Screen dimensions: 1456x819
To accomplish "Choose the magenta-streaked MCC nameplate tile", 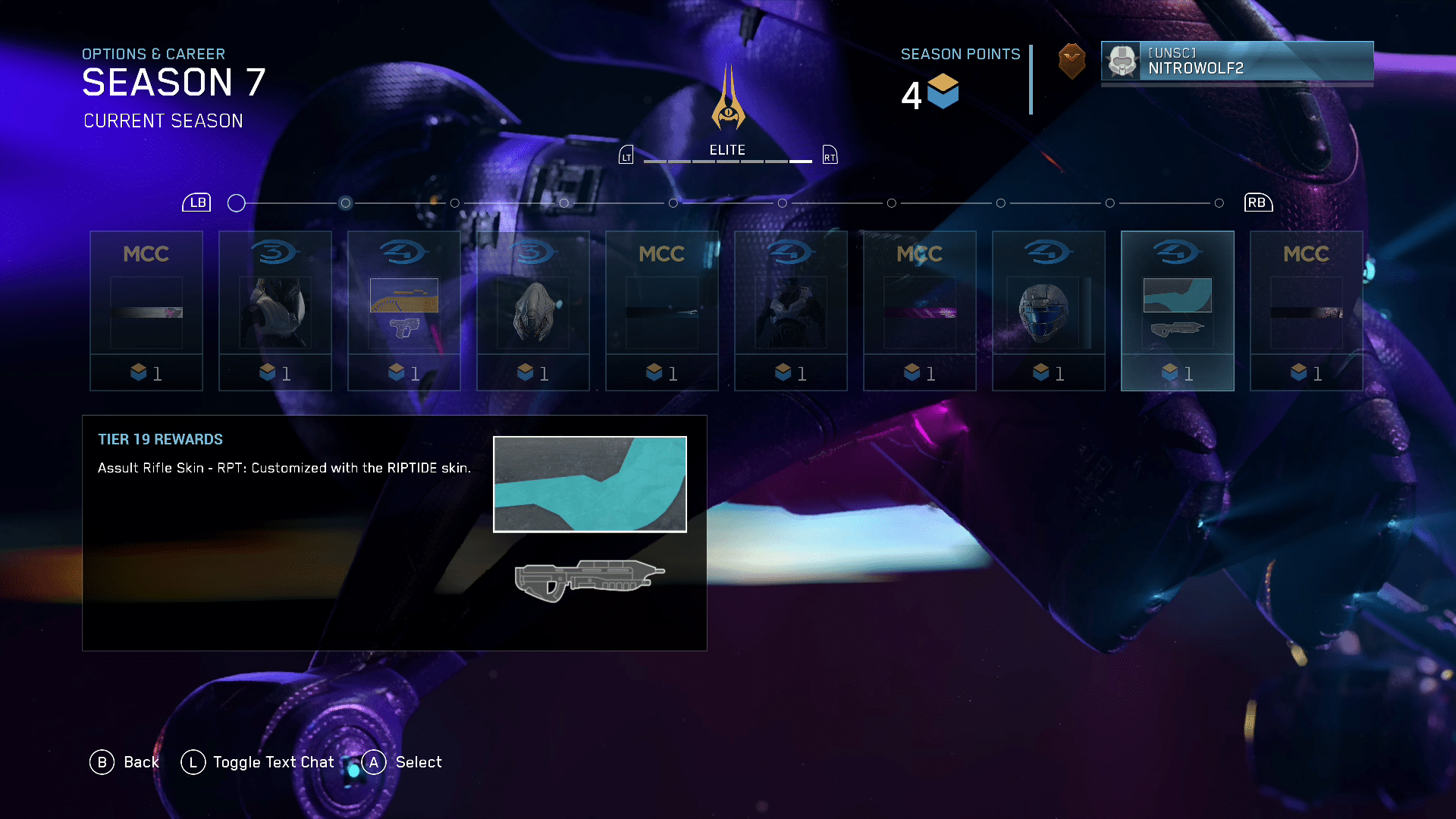I will click(919, 311).
